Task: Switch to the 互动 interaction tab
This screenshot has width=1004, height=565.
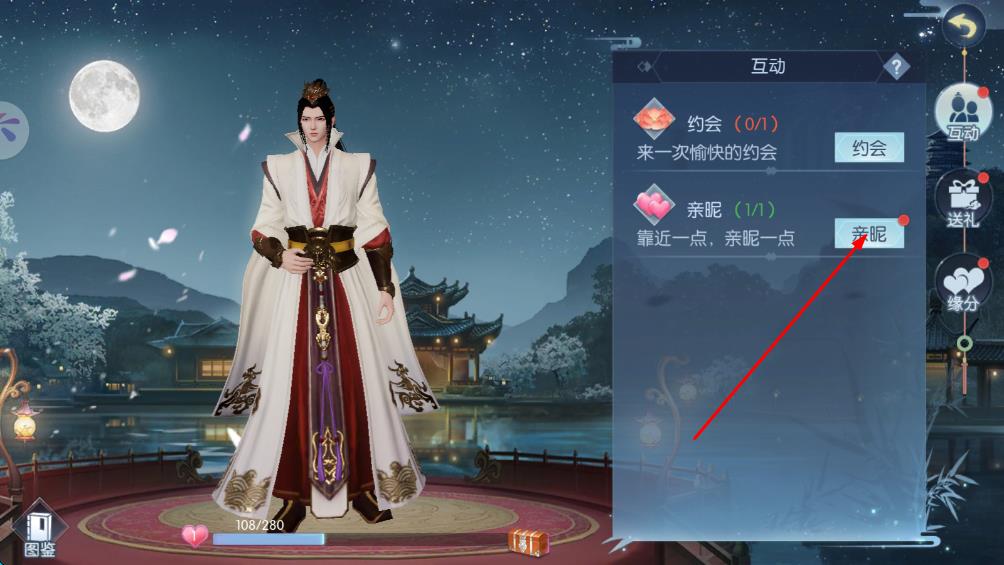Action: (963, 114)
